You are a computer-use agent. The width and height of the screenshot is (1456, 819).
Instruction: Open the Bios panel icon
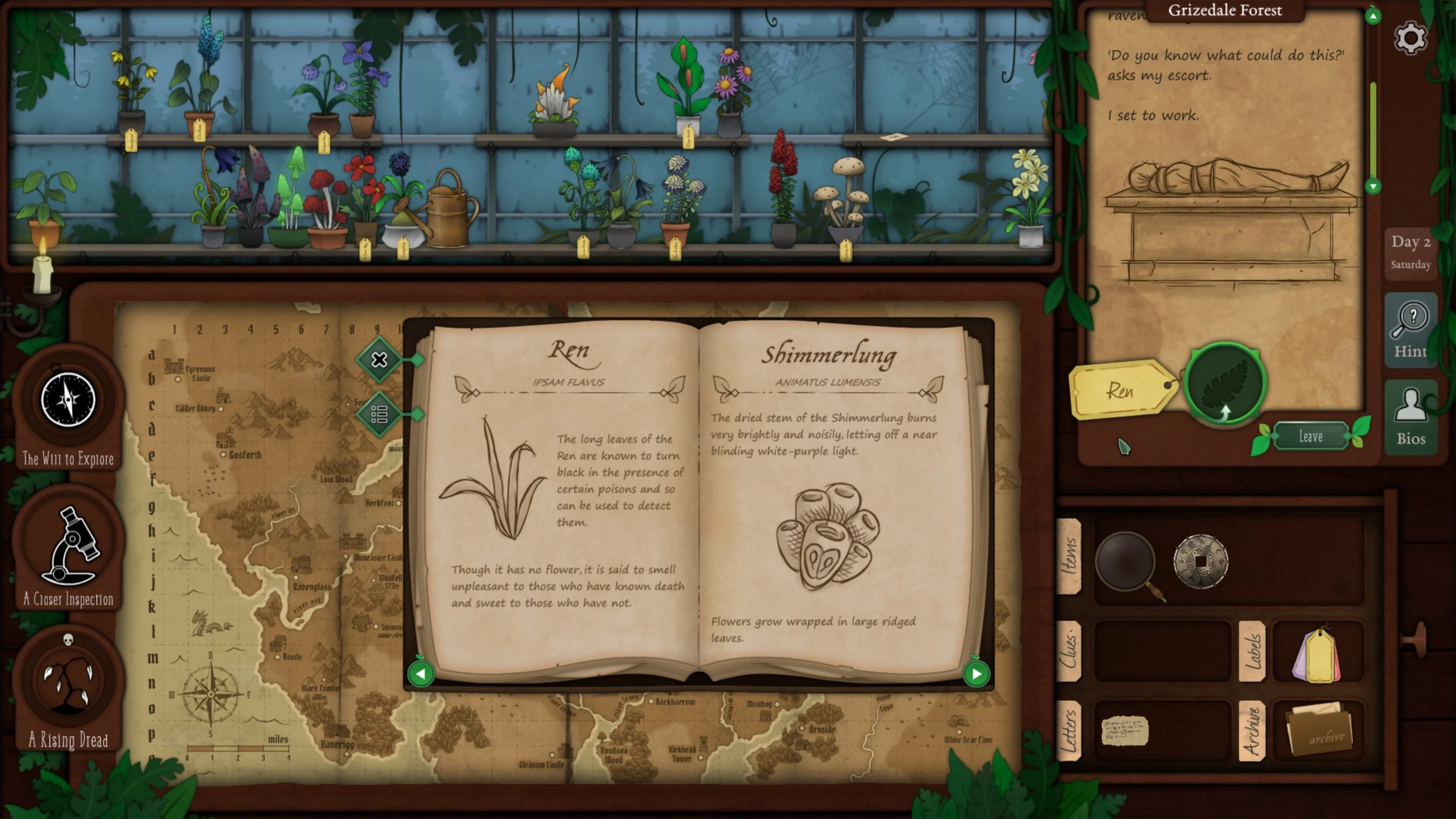[x=1411, y=416]
